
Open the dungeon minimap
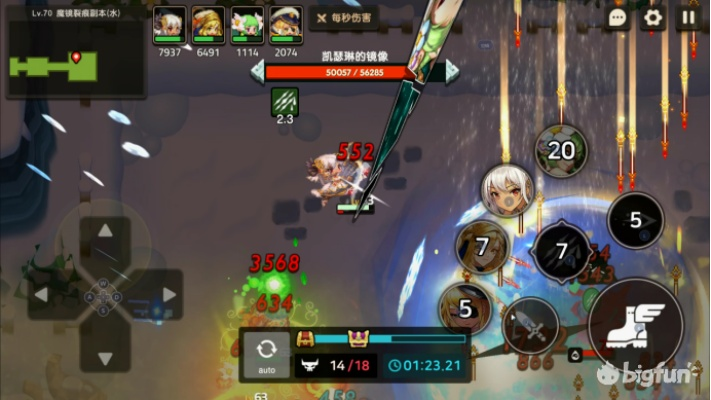pyautogui.click(x=76, y=61)
